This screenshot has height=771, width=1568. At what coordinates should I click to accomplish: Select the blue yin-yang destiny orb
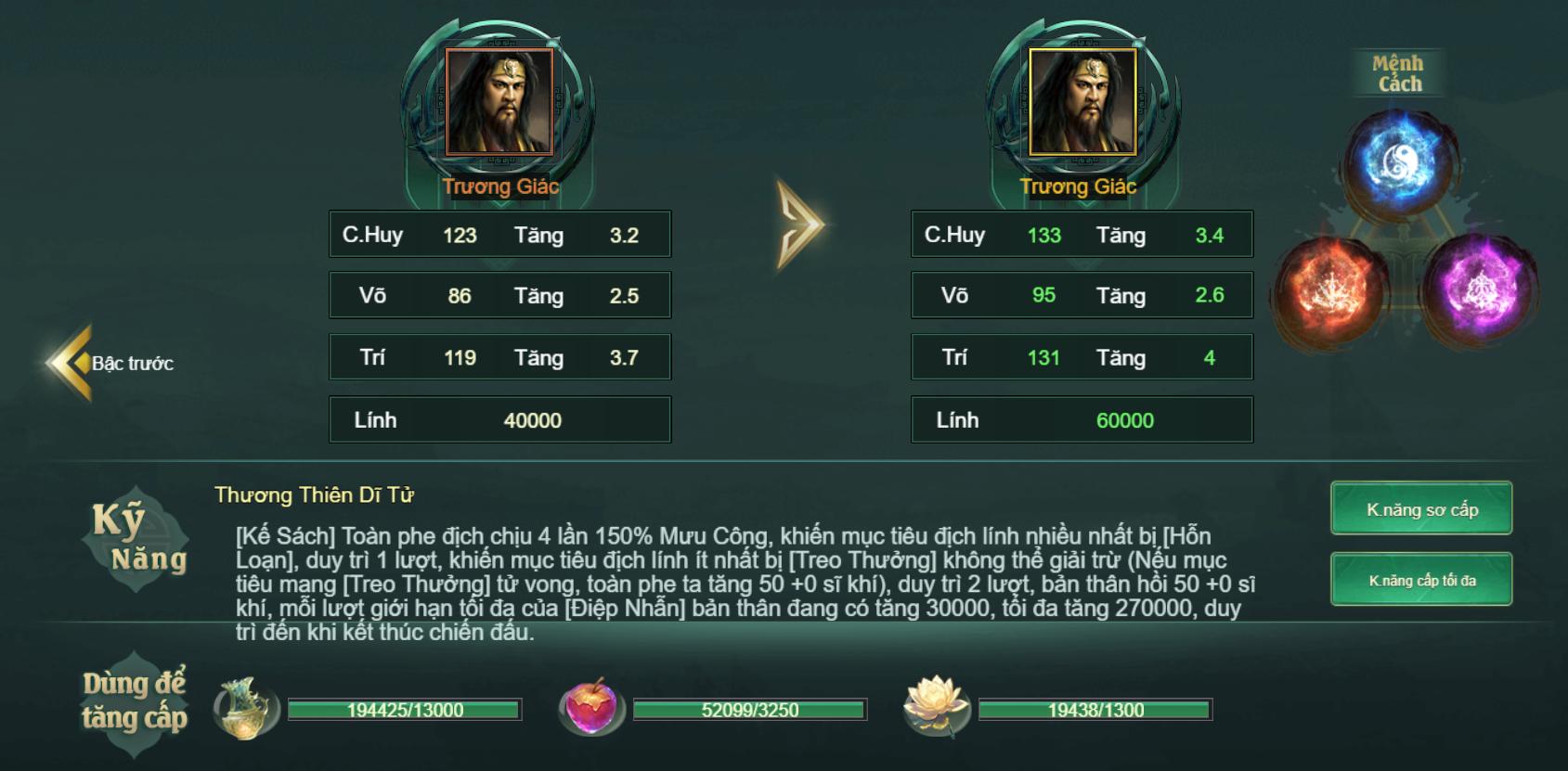click(1399, 162)
